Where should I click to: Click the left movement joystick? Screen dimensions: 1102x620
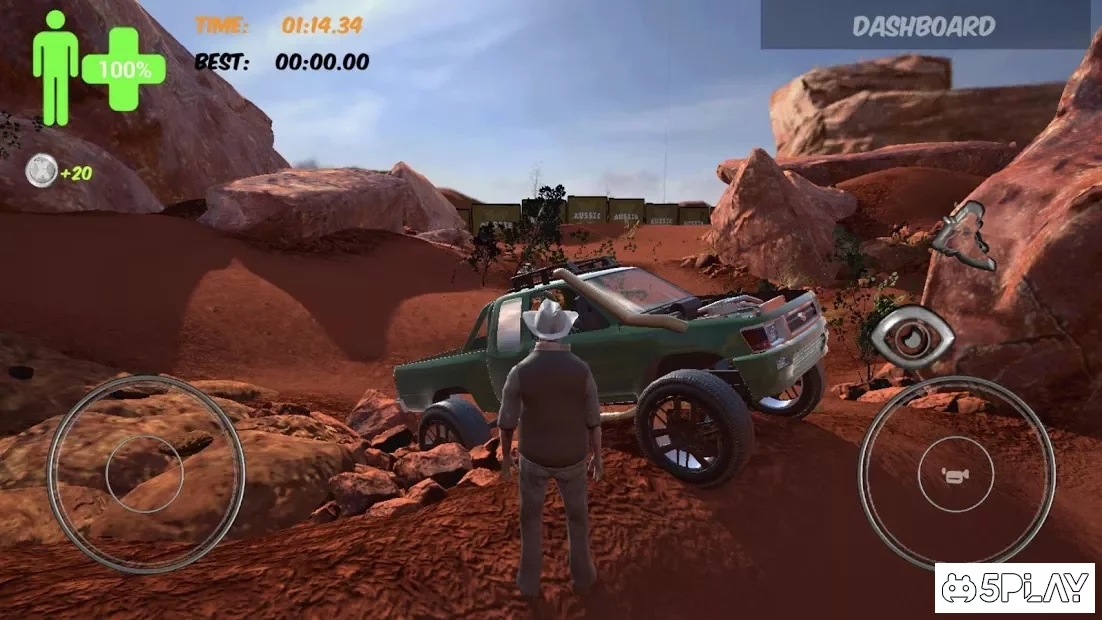tap(145, 474)
